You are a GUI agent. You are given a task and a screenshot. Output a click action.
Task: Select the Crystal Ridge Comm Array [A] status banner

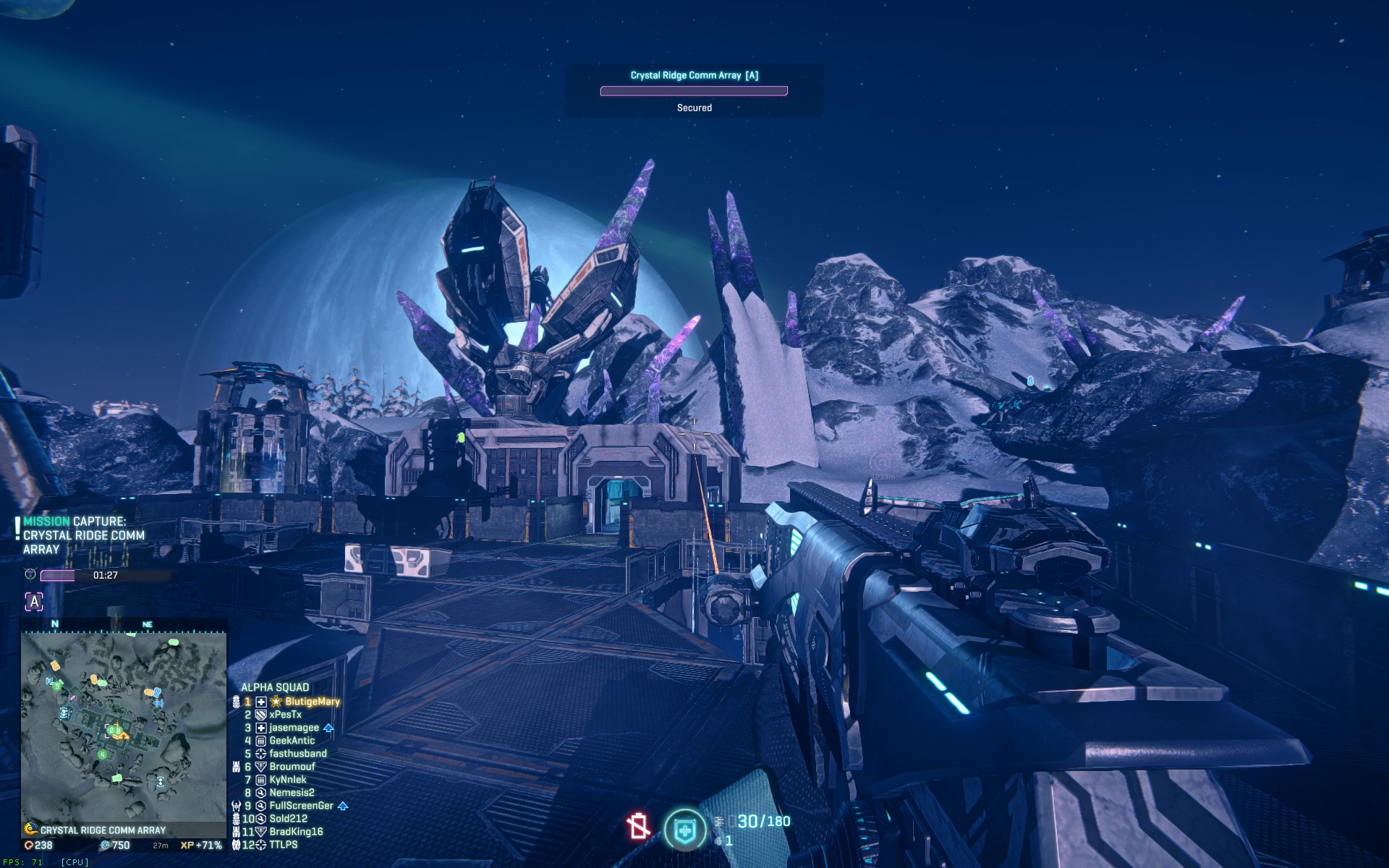click(694, 90)
